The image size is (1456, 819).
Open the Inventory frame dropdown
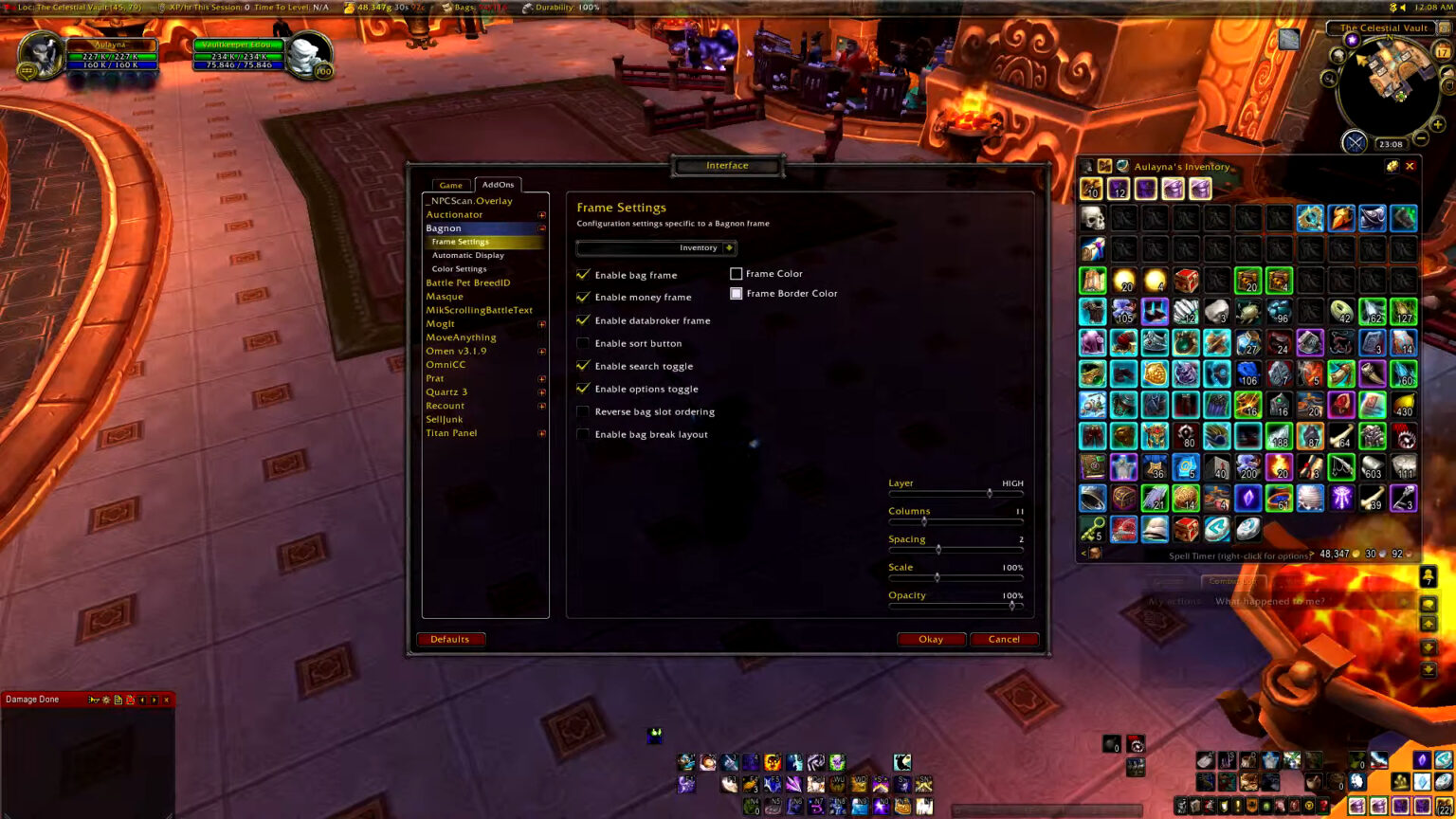(x=656, y=247)
